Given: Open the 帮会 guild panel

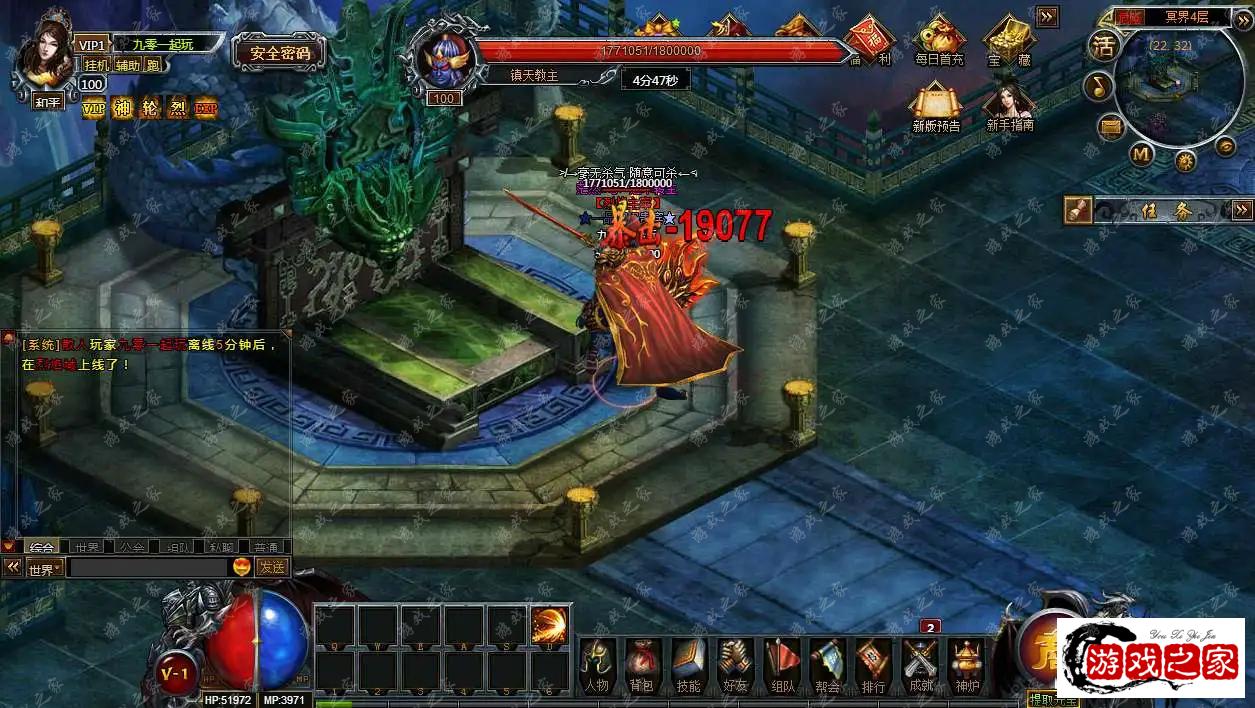Looking at the screenshot, I should coord(827,664).
